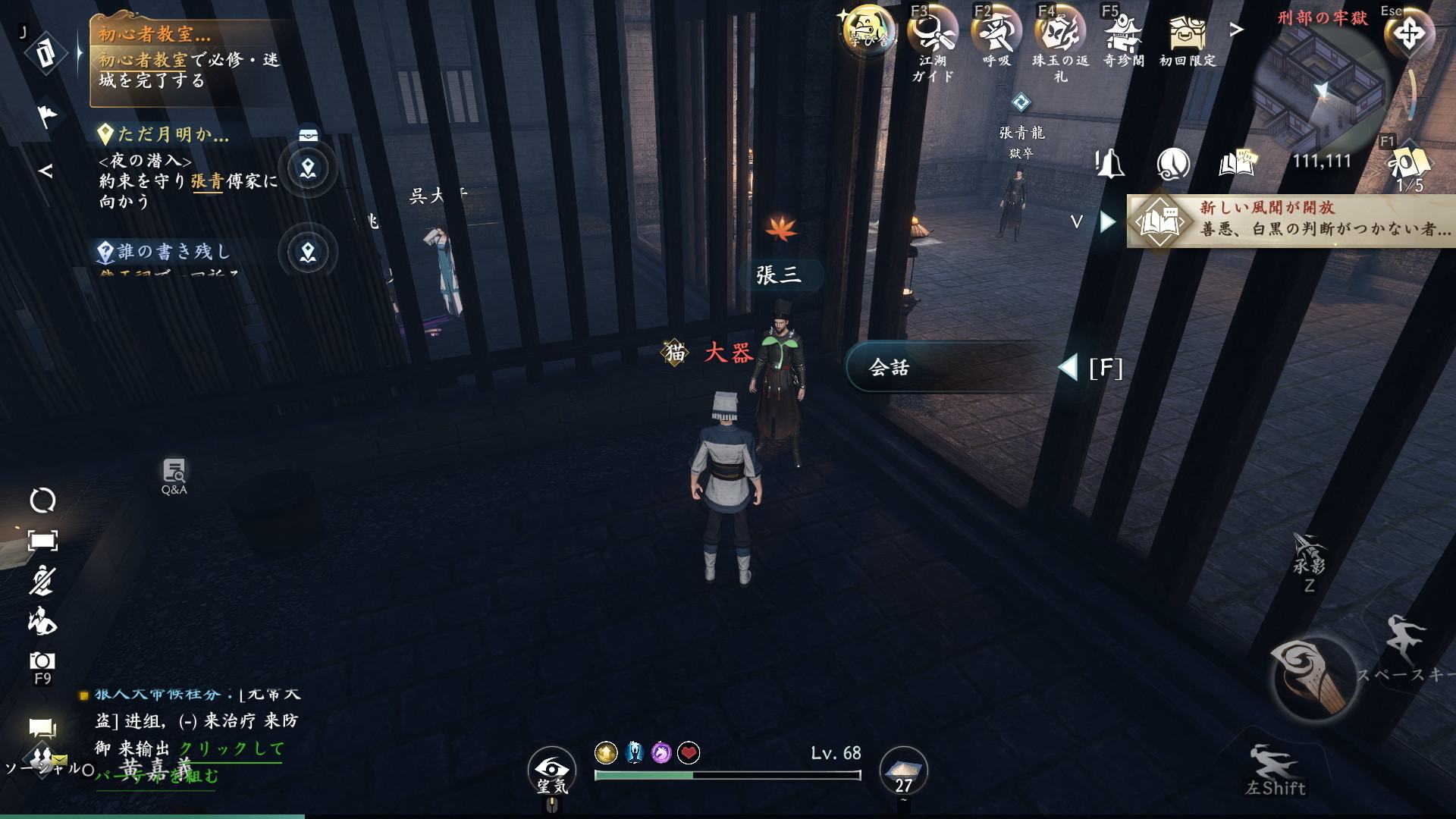Collapse the quest panel with the left arrow
This screenshot has width=1456, height=819.
[x=45, y=171]
